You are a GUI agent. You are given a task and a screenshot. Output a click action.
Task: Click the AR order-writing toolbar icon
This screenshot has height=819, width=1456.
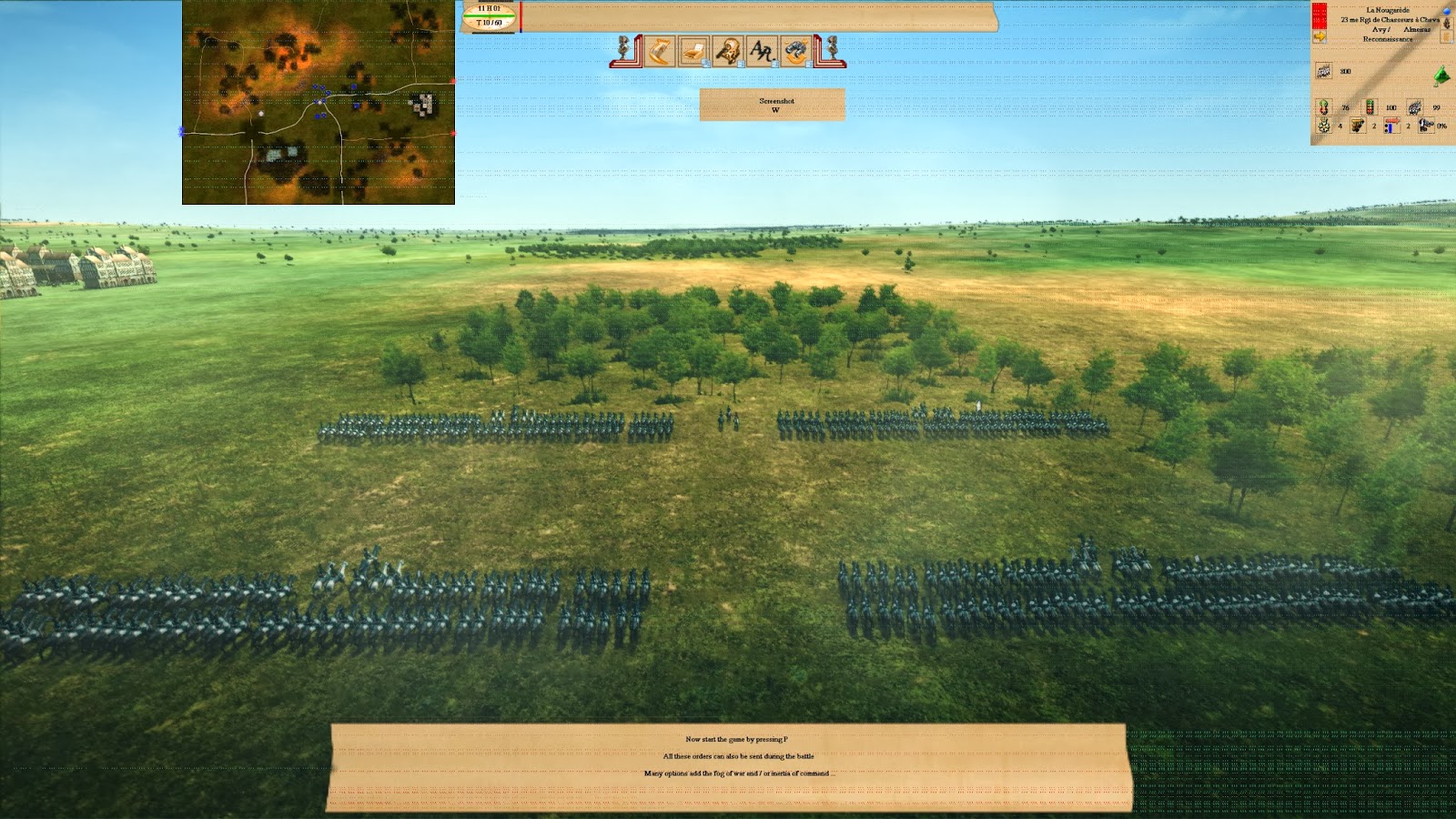[761, 50]
